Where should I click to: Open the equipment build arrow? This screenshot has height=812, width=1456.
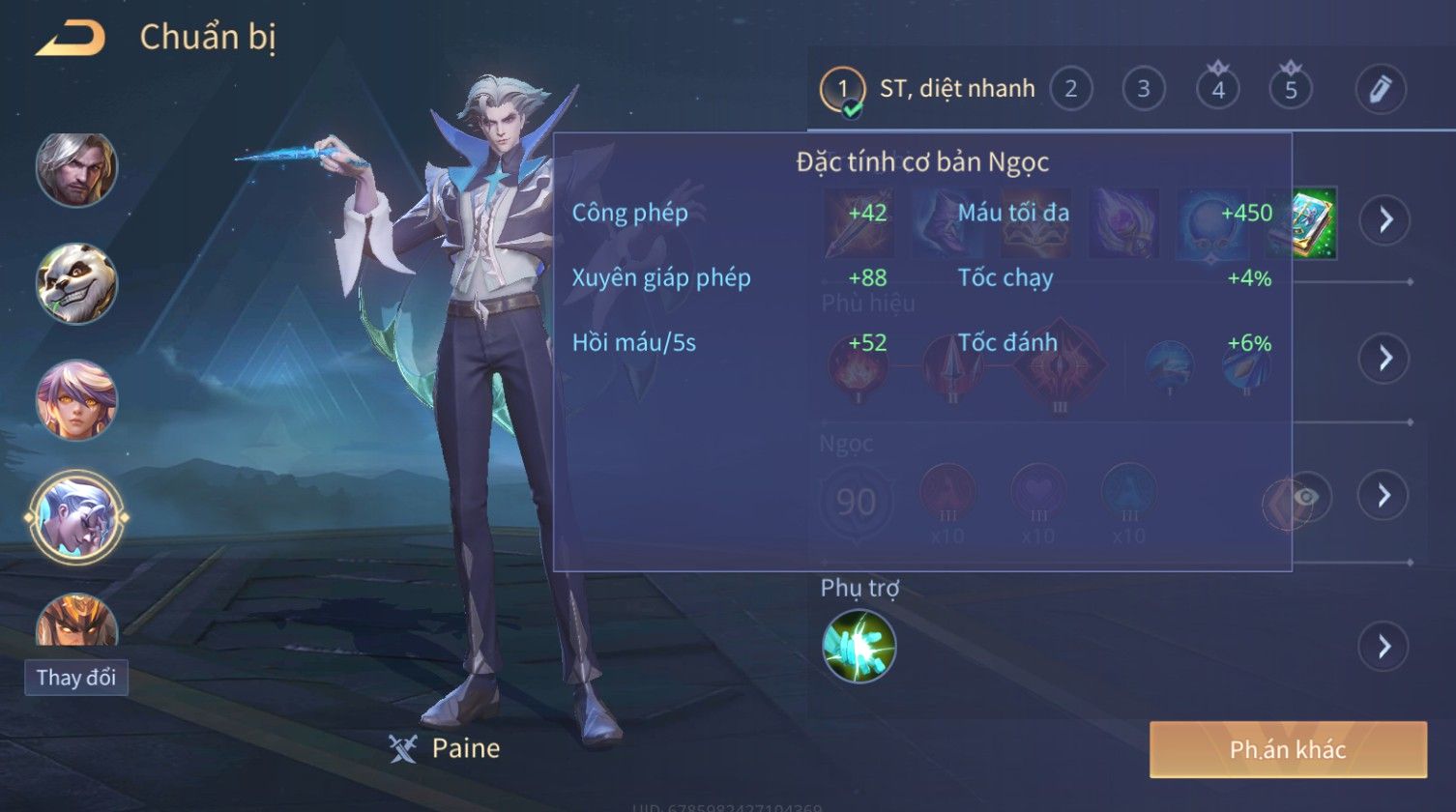pos(1384,220)
